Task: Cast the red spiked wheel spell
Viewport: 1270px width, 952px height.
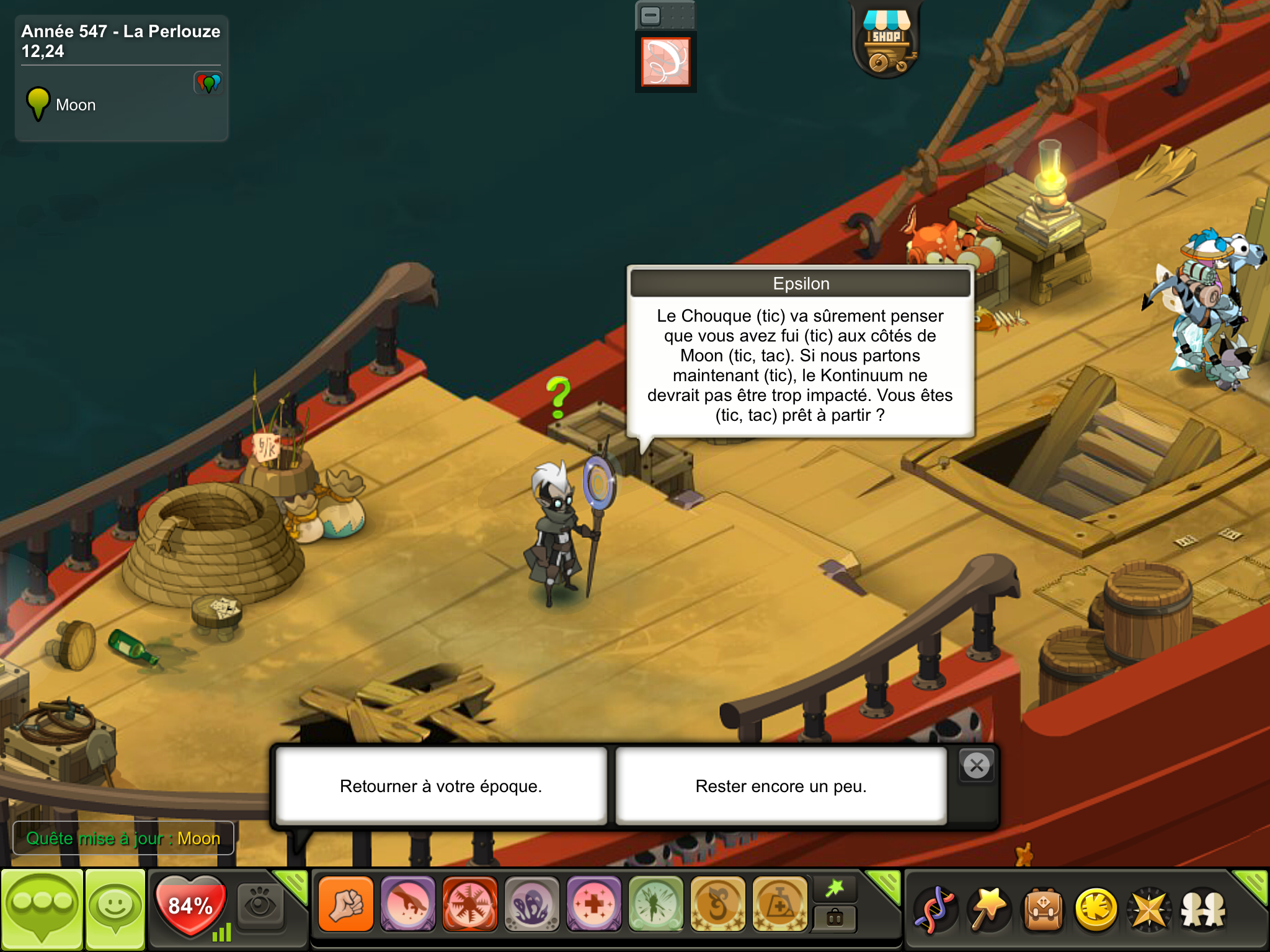Action: pos(469,904)
